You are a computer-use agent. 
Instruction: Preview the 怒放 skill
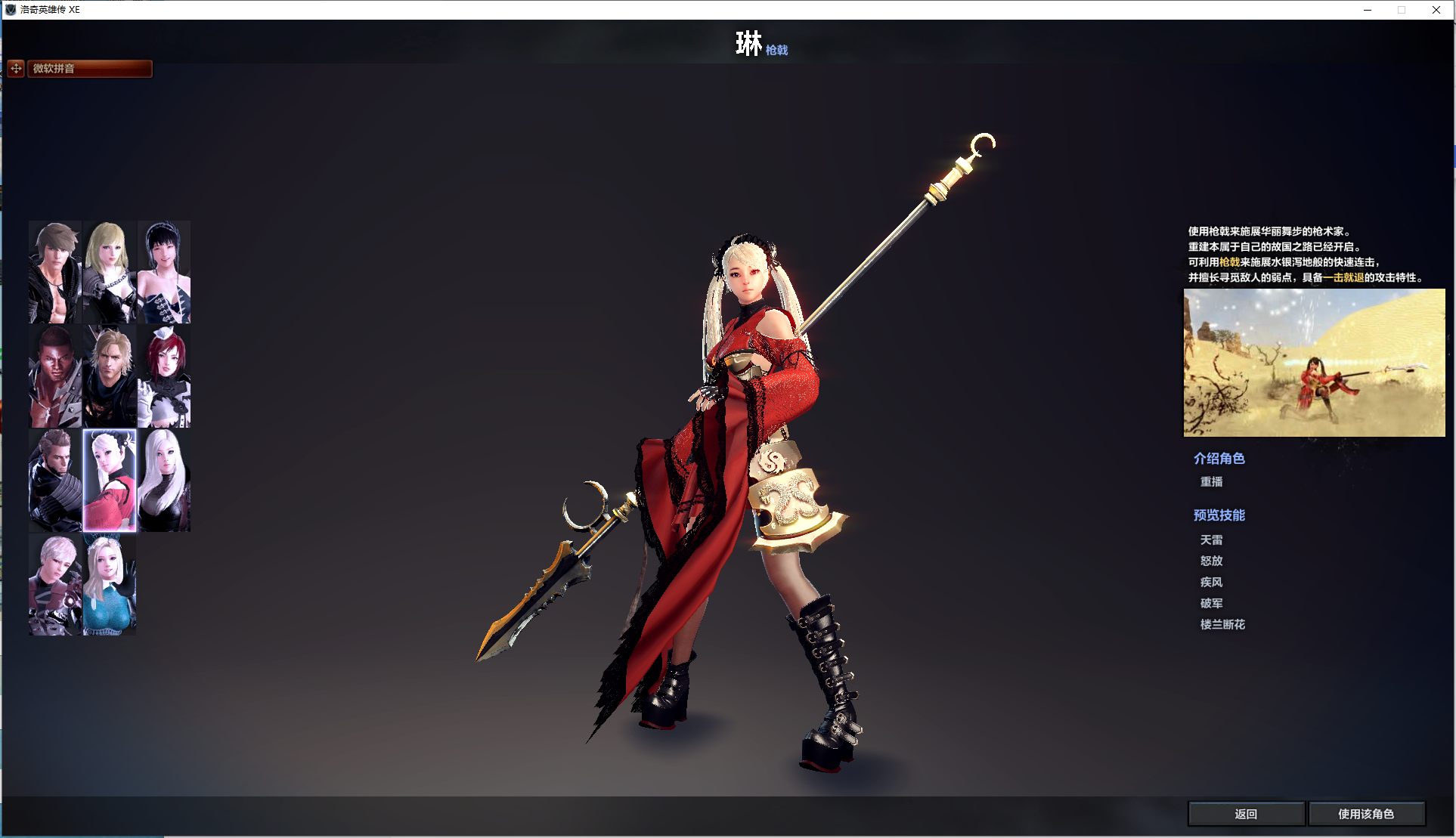[x=1211, y=561]
